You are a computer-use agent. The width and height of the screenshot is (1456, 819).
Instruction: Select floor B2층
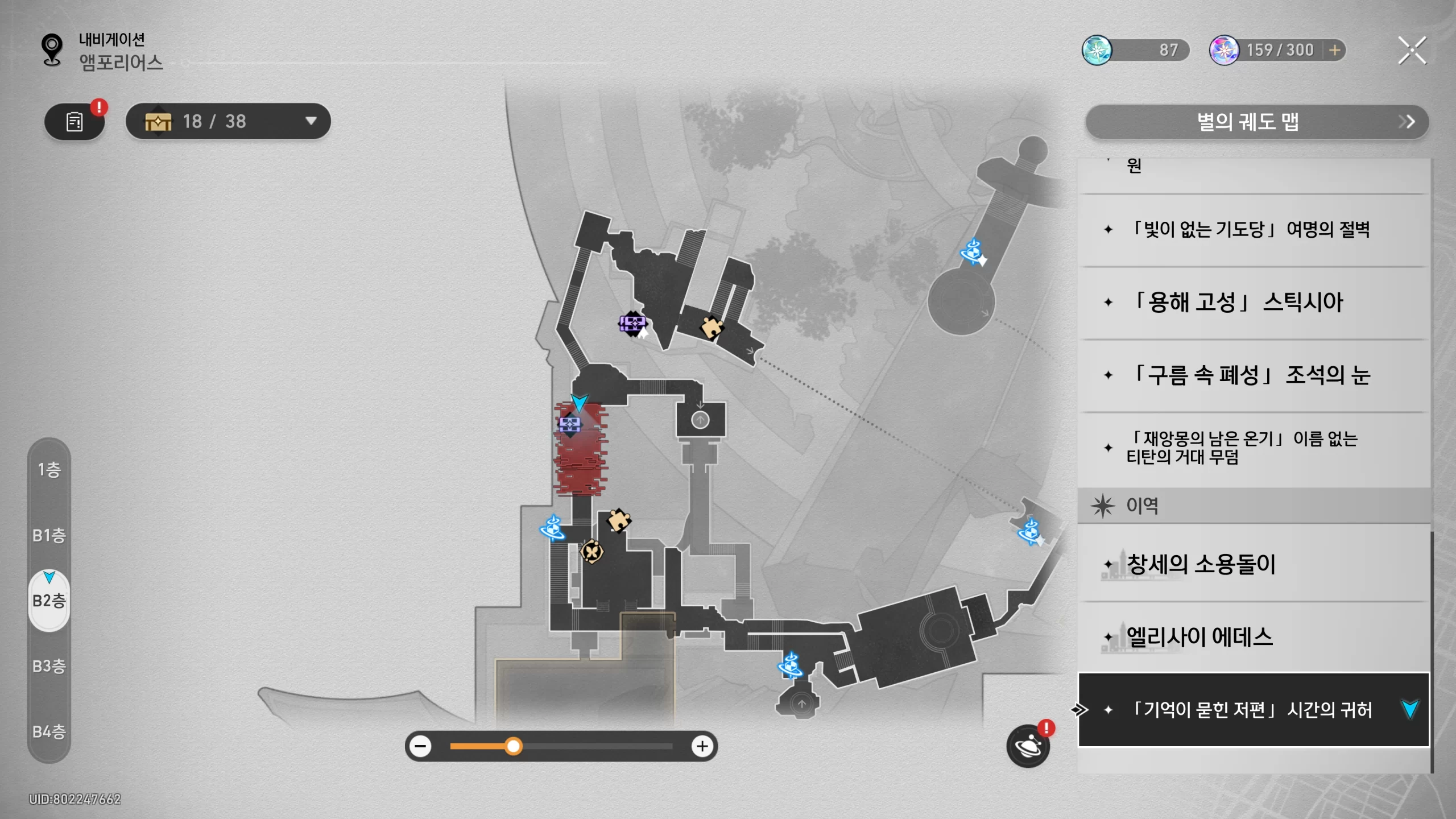click(x=49, y=601)
